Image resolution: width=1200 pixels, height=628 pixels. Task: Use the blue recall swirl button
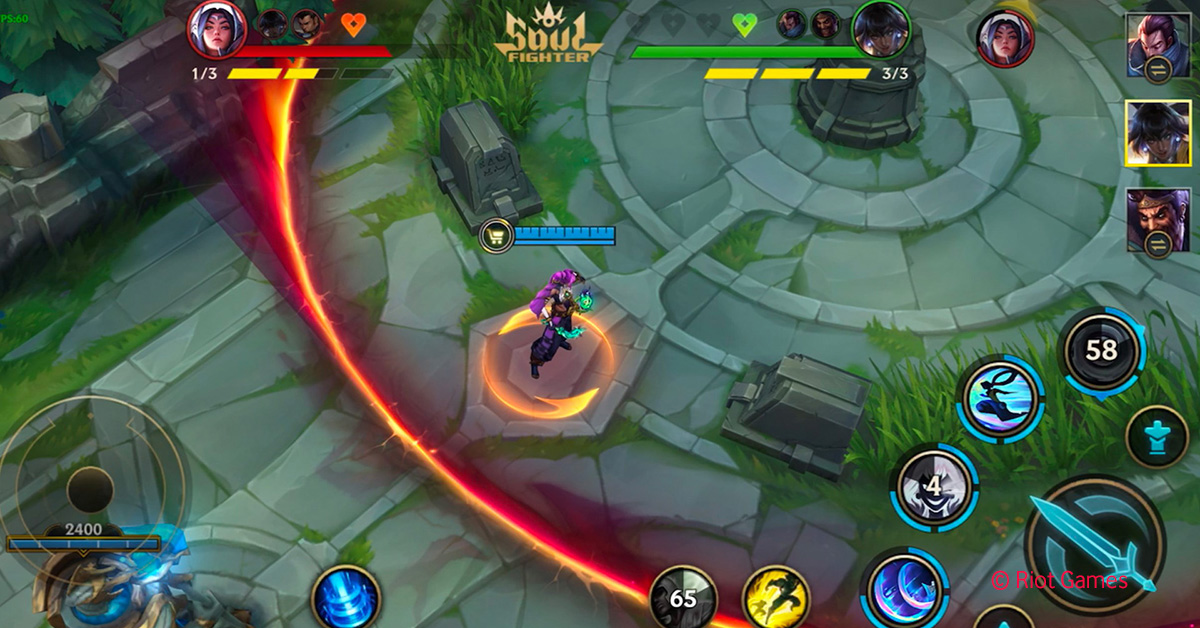(x=345, y=600)
